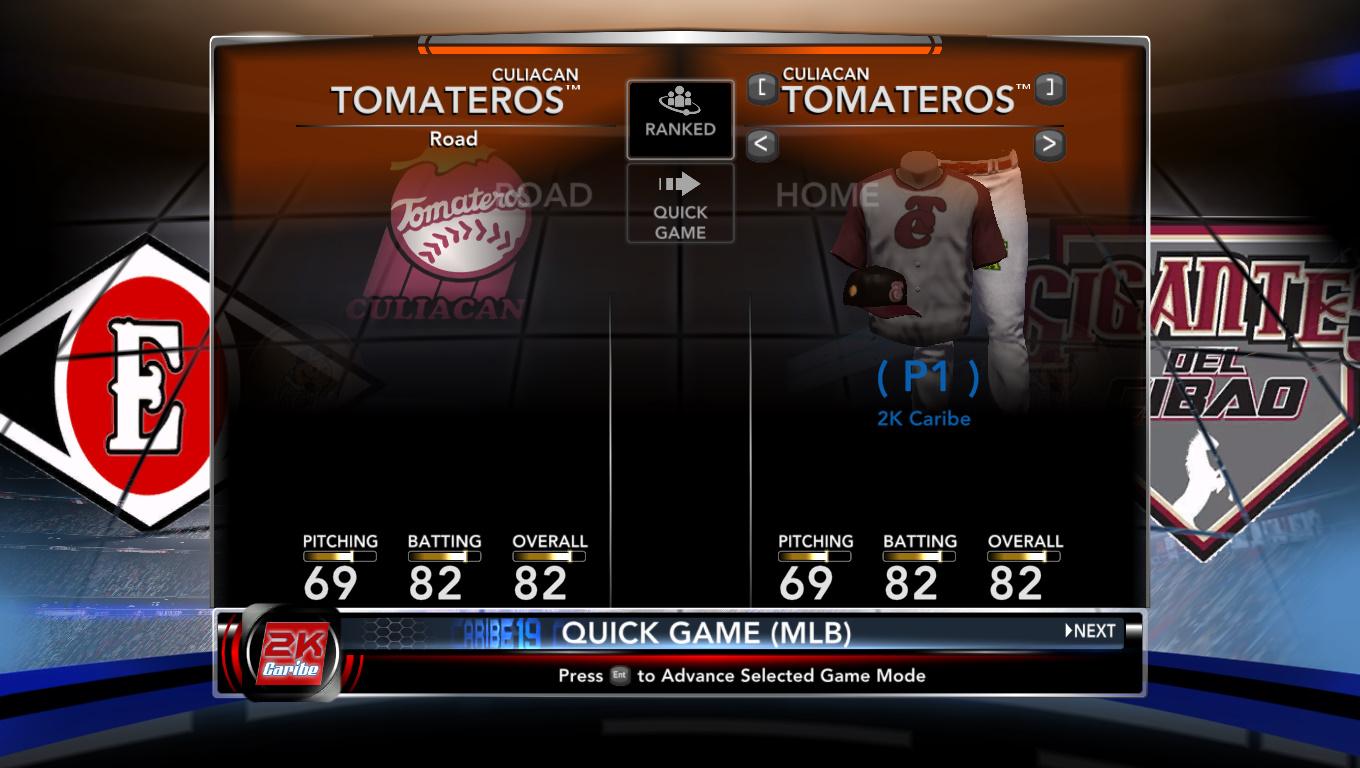Choose the Quick Game mode
This screenshot has width=1360, height=768.
[x=680, y=204]
